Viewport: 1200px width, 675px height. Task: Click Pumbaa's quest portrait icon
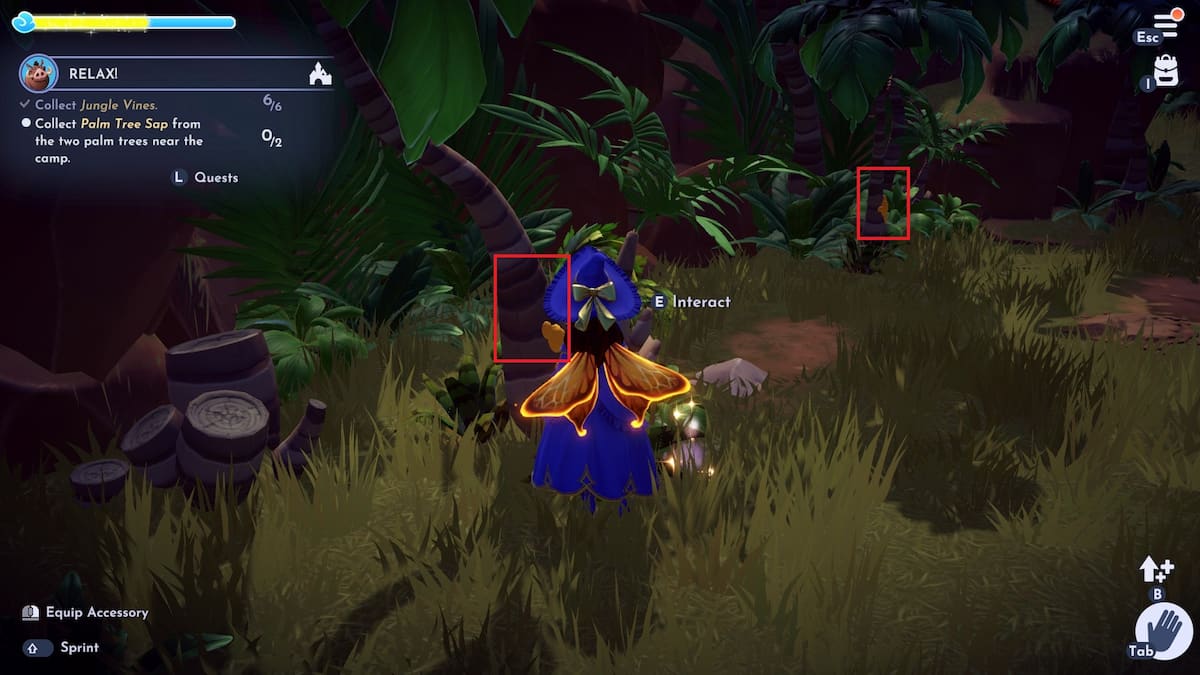point(38,73)
